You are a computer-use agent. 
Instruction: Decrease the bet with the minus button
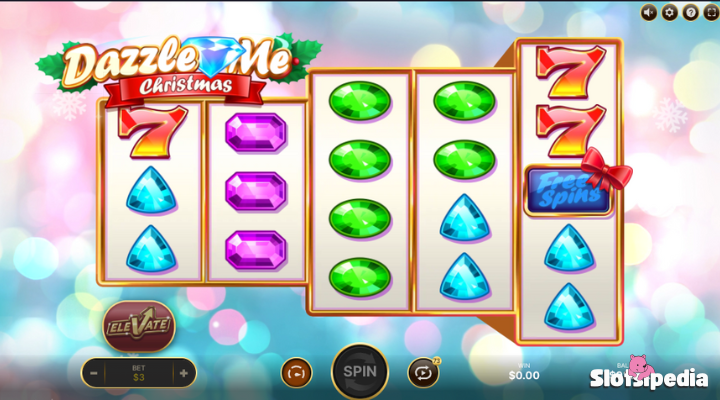point(93,373)
